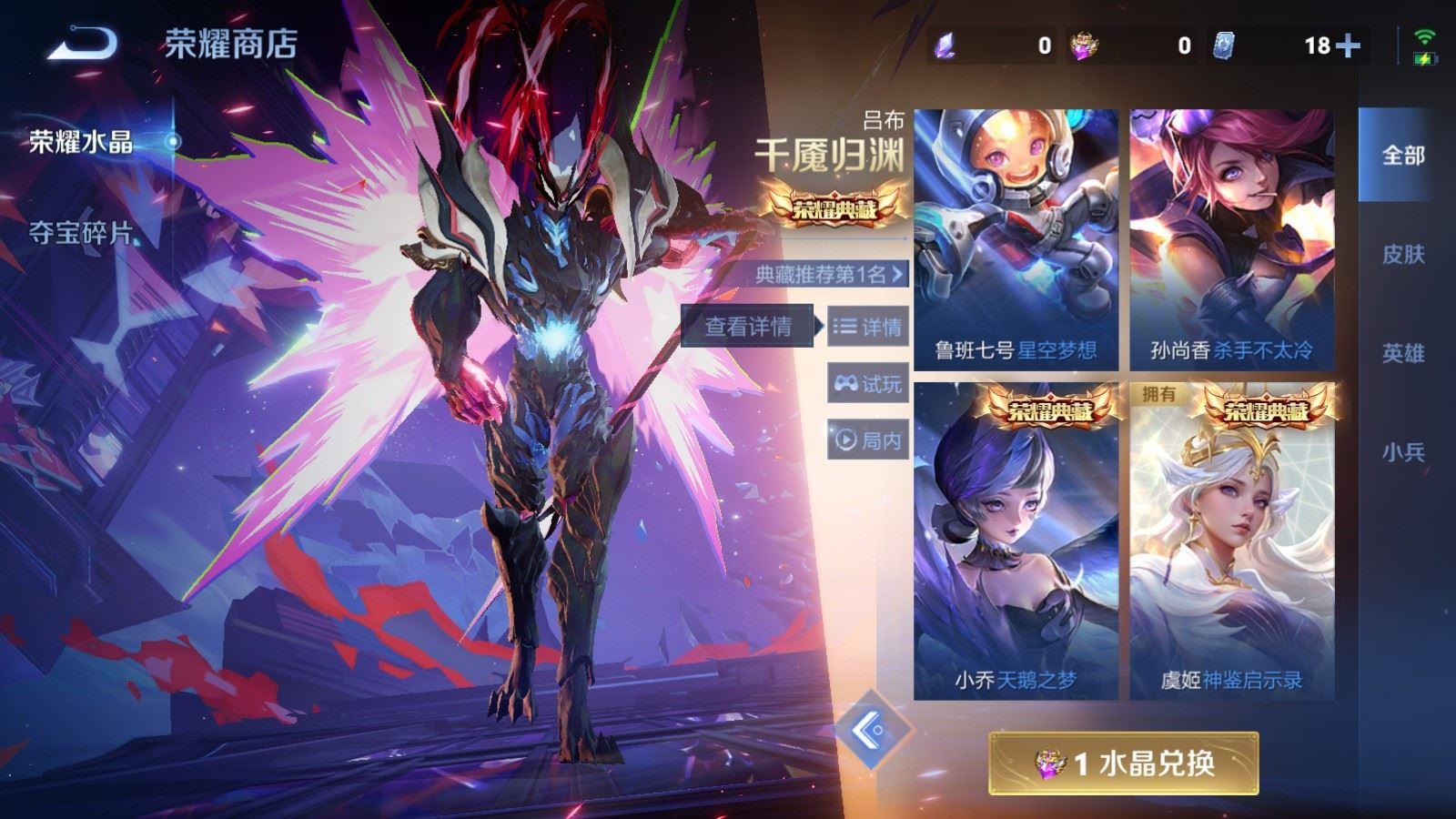The width and height of the screenshot is (1456, 819).
Task: Open the 详情 details button
Action: [x=867, y=327]
